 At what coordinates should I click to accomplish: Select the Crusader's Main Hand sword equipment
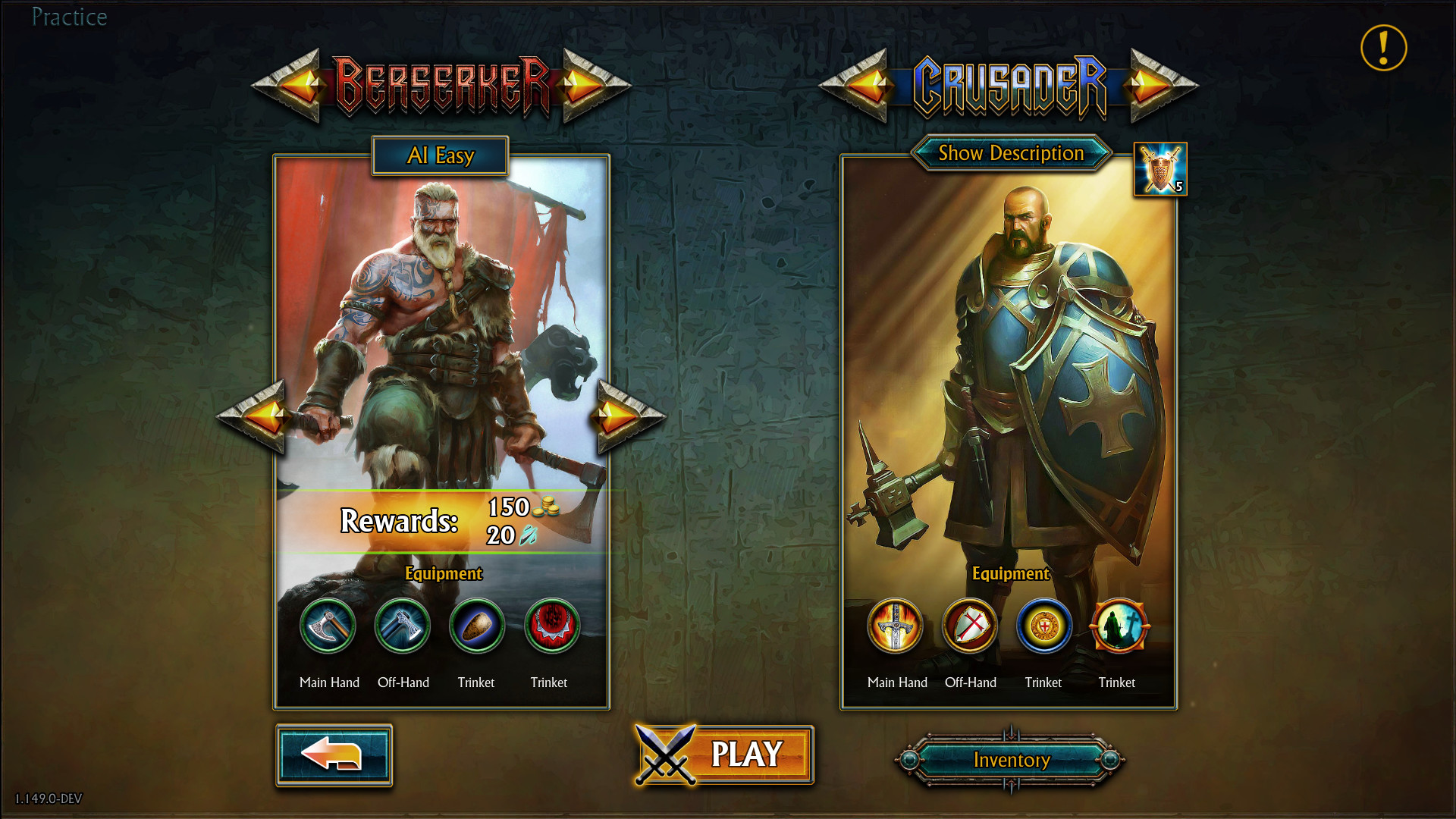click(896, 626)
